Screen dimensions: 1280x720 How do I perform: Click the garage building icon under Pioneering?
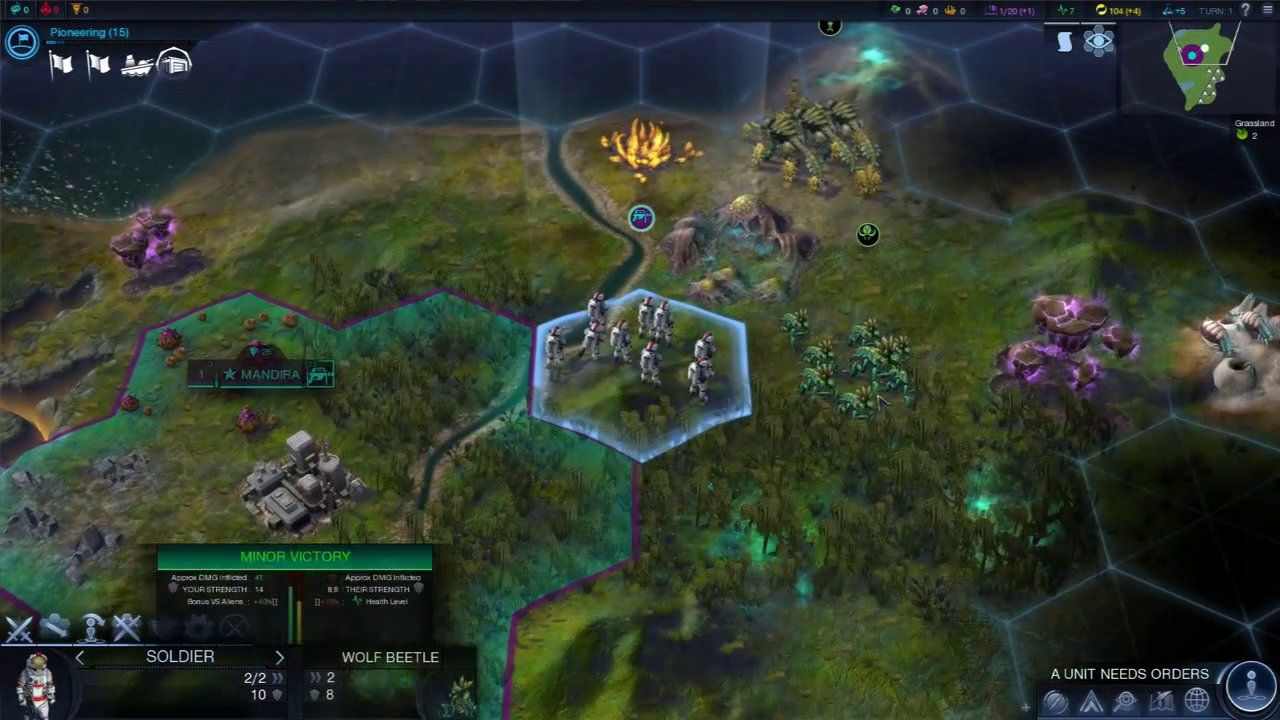click(174, 62)
